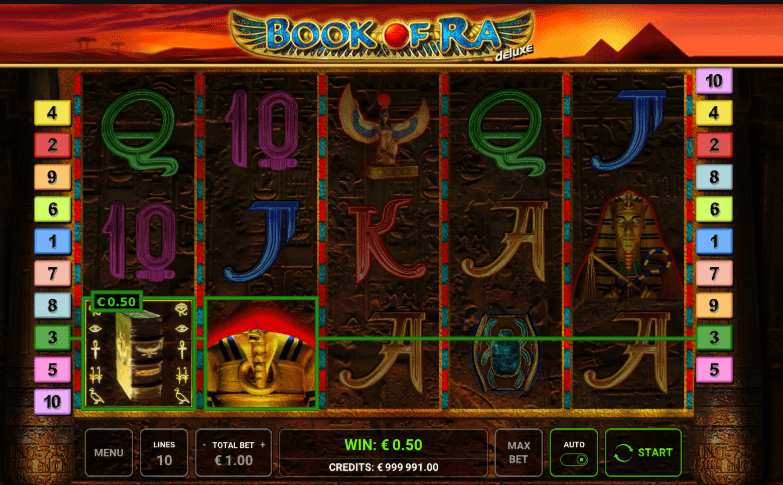783x485 pixels.
Task: Toggle the AUTO spin switch
Action: coord(573,459)
